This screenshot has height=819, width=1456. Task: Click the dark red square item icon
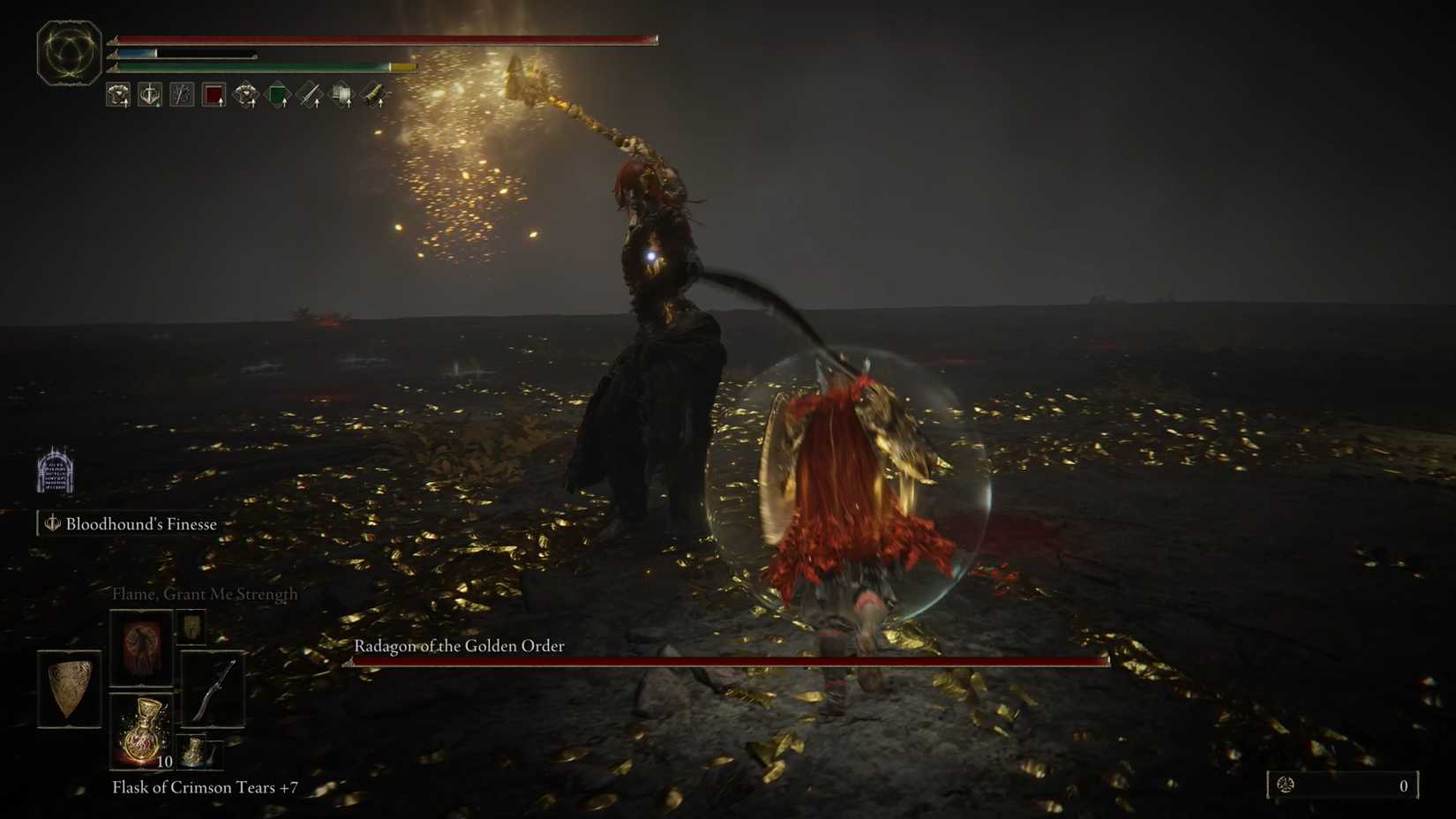click(214, 94)
